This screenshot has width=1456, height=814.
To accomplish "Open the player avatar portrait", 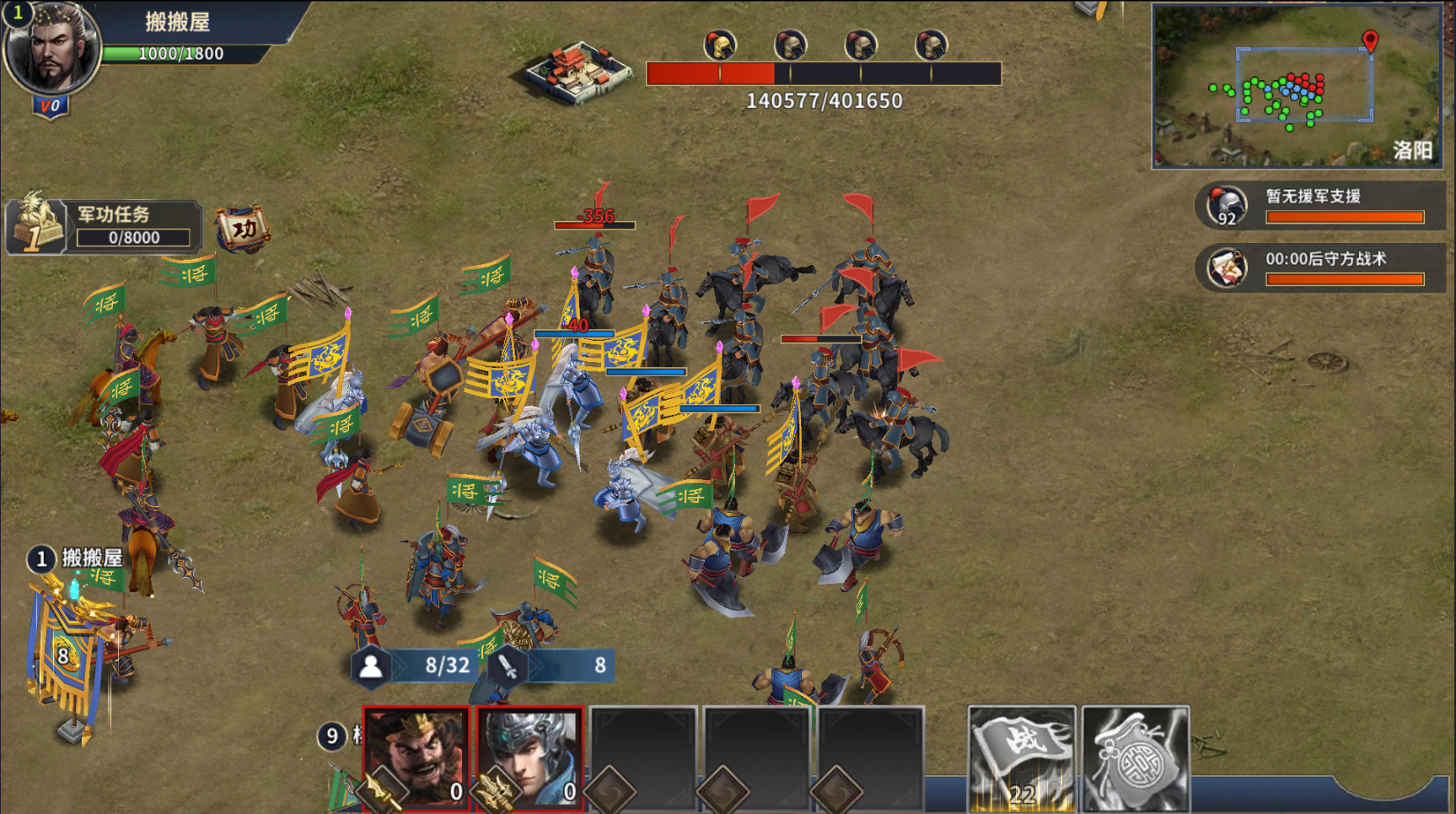I will (52, 49).
